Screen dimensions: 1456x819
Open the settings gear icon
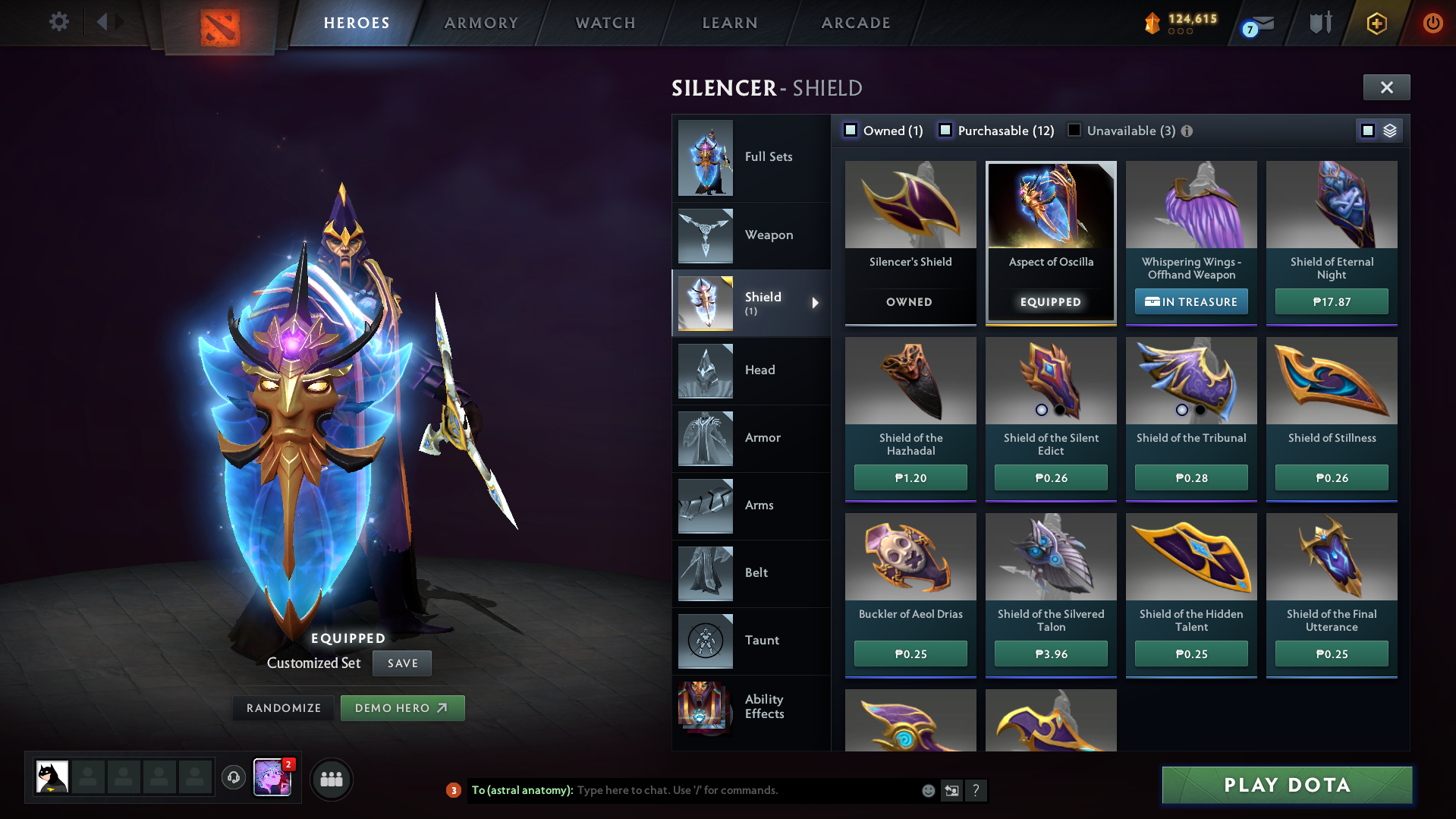point(59,22)
